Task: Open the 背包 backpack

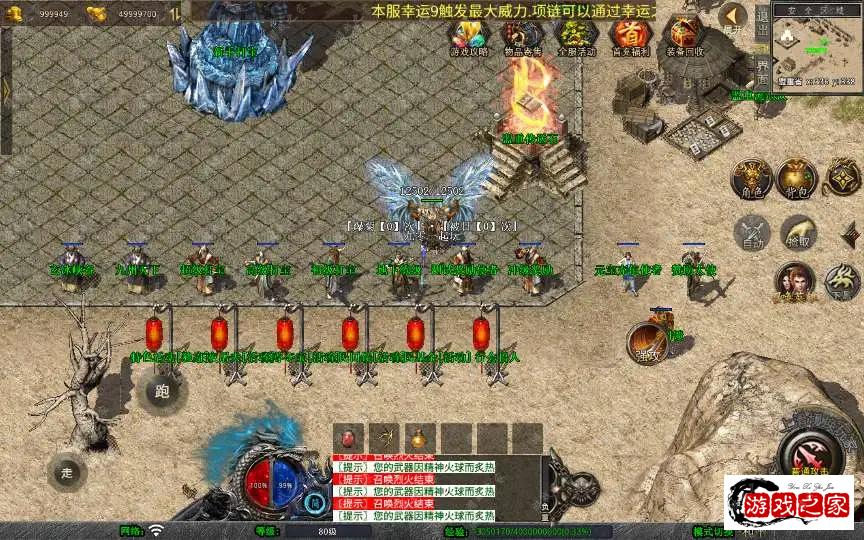Action: 797,178
